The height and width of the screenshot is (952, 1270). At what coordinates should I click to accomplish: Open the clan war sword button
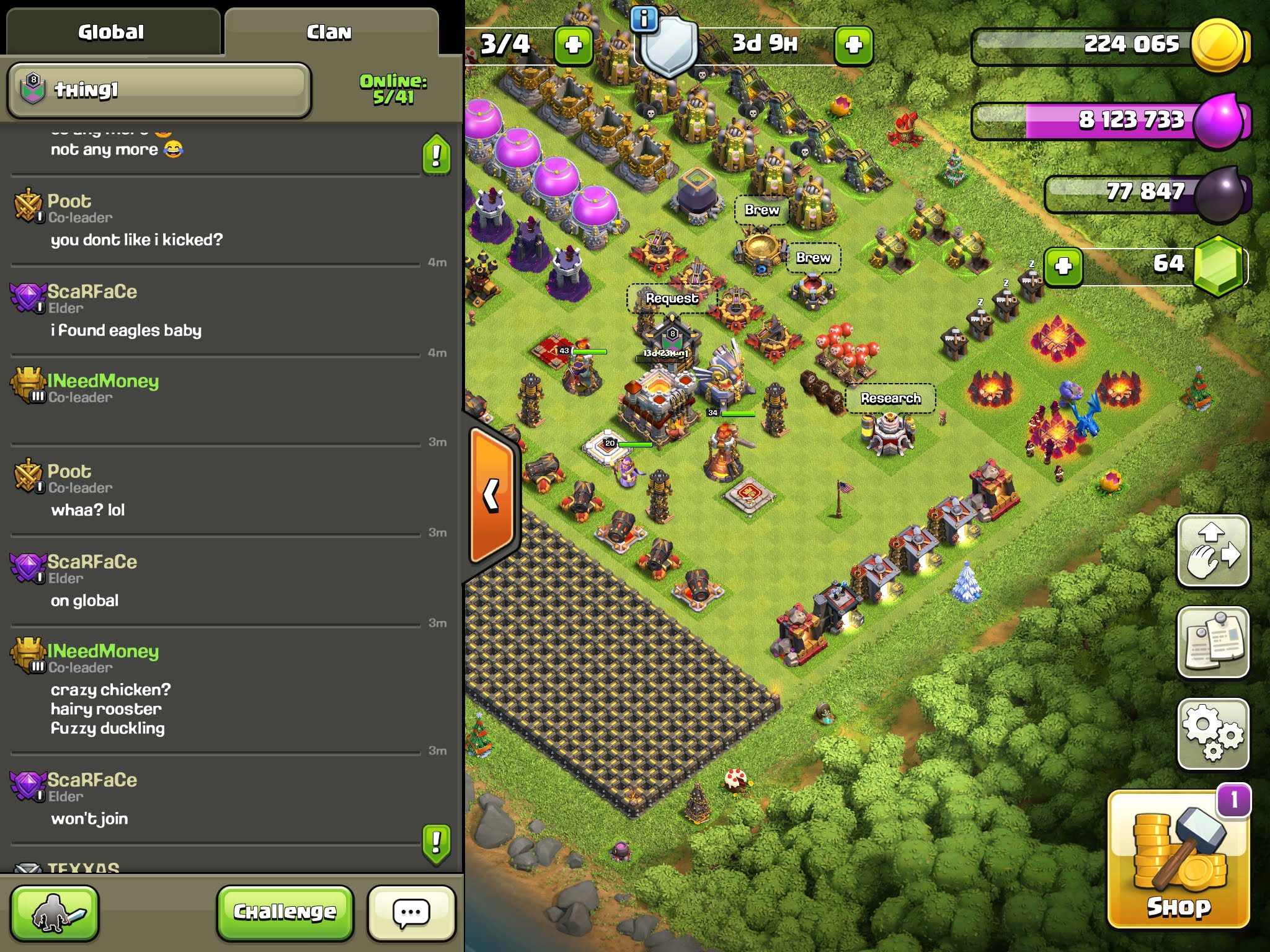55,912
